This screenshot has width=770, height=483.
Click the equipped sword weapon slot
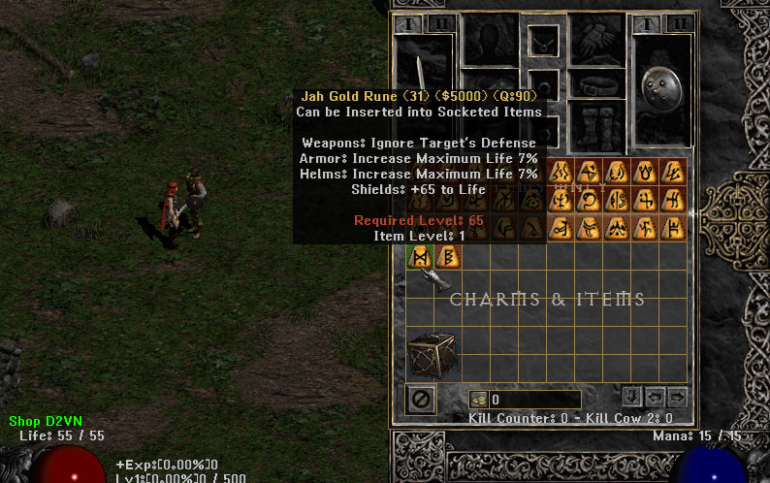424,77
